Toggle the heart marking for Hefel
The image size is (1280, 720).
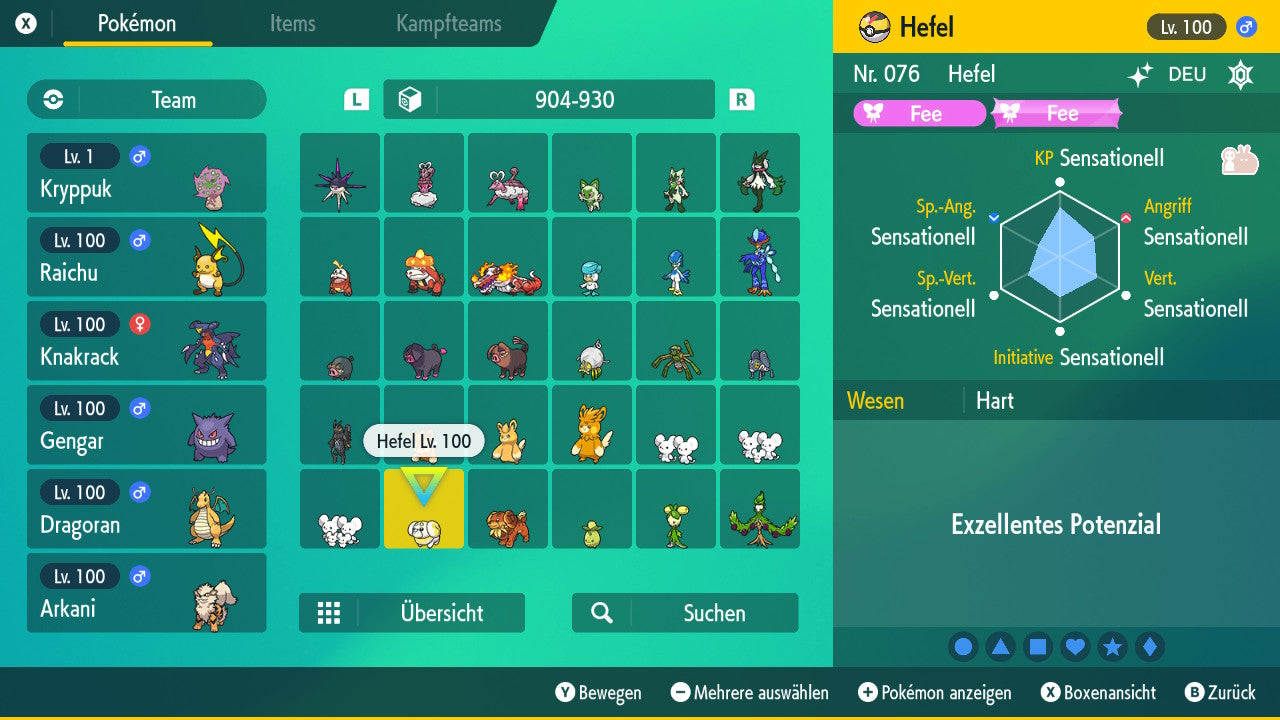click(1075, 646)
